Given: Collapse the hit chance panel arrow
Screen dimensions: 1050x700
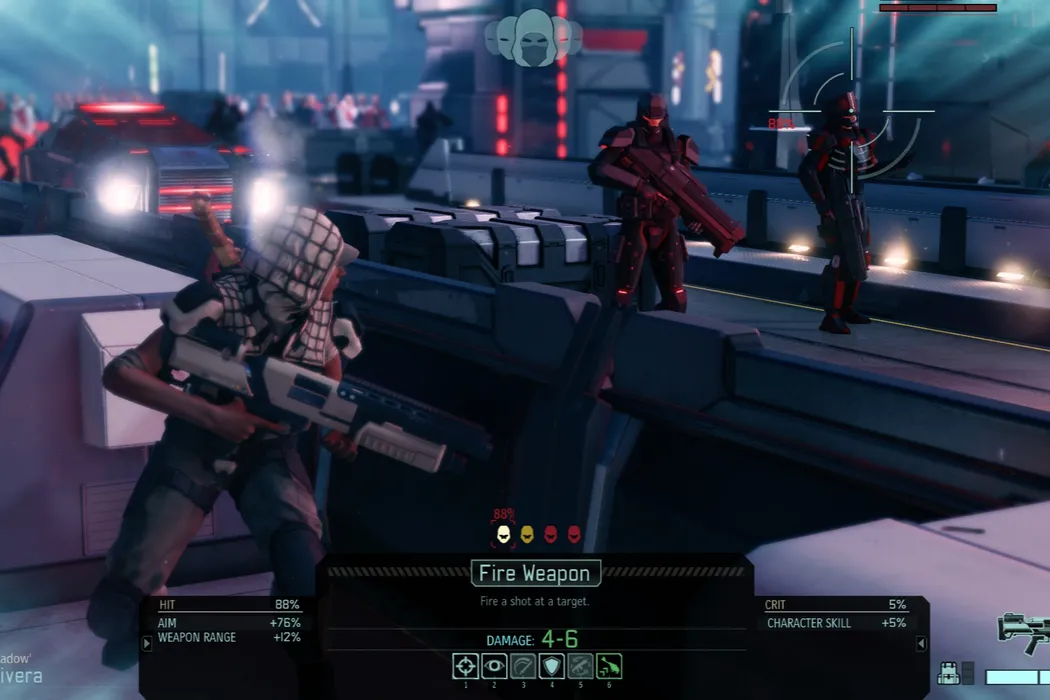Looking at the screenshot, I should pyautogui.click(x=147, y=644).
